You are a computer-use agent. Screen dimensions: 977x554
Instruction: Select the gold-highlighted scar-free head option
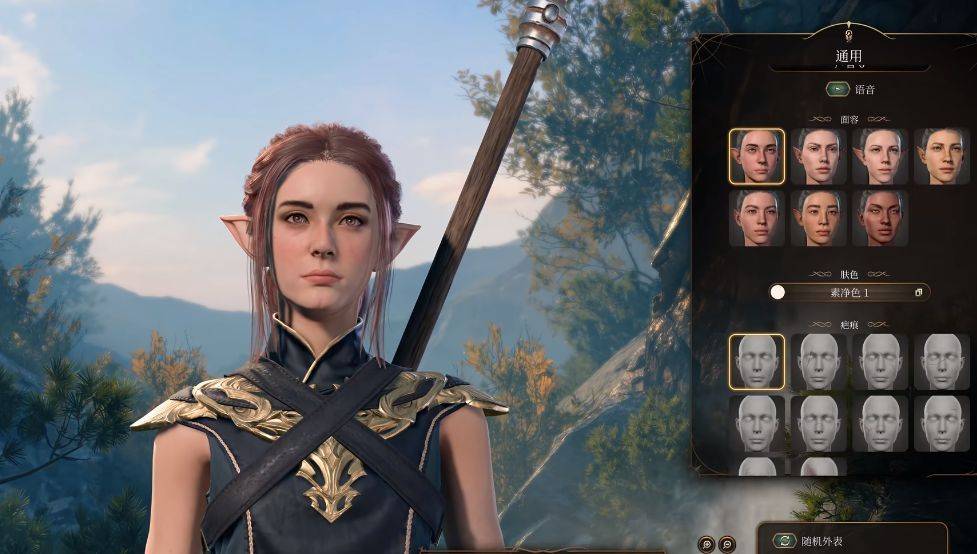click(756, 361)
